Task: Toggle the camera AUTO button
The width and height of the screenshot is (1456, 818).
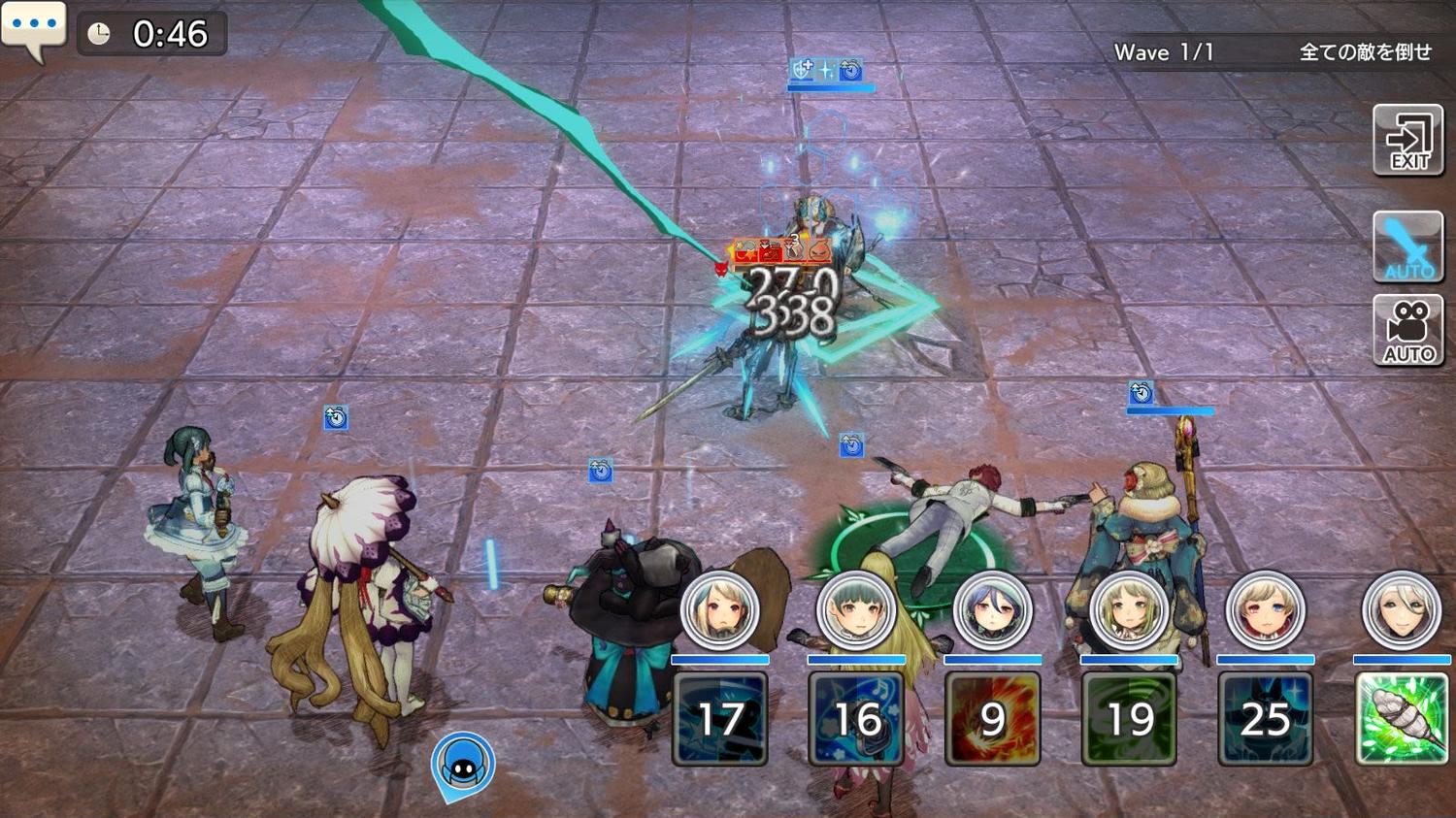Action: coord(1408,331)
